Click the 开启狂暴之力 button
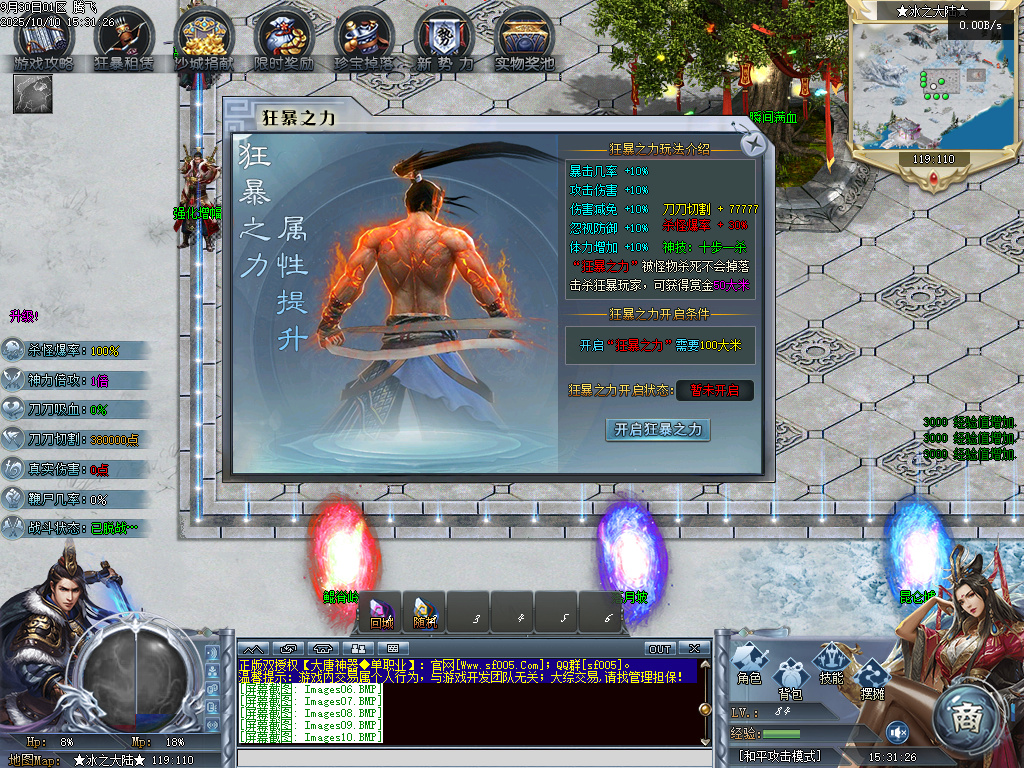1024x768 pixels. (658, 429)
